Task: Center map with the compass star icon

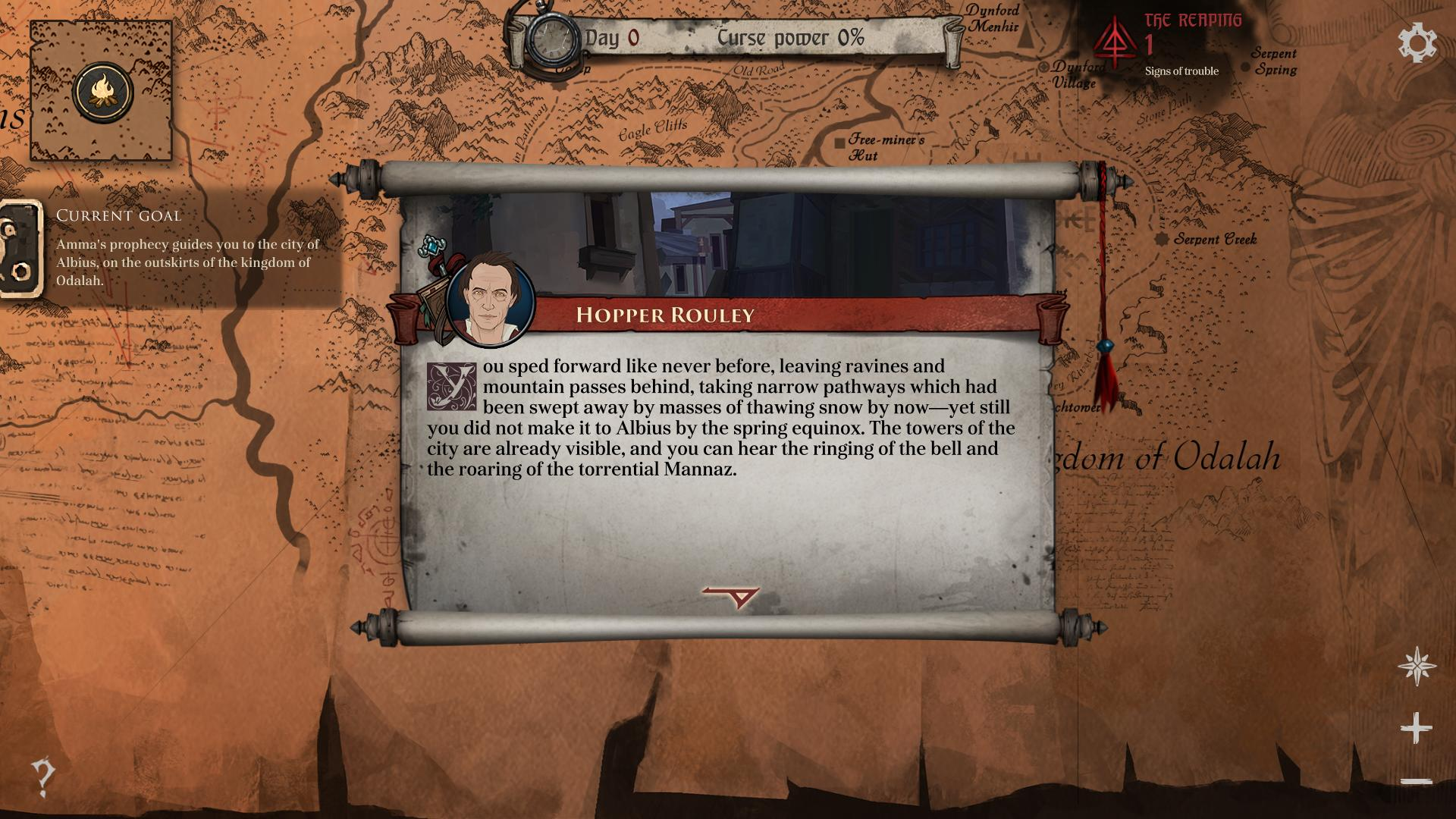Action: point(1417,667)
